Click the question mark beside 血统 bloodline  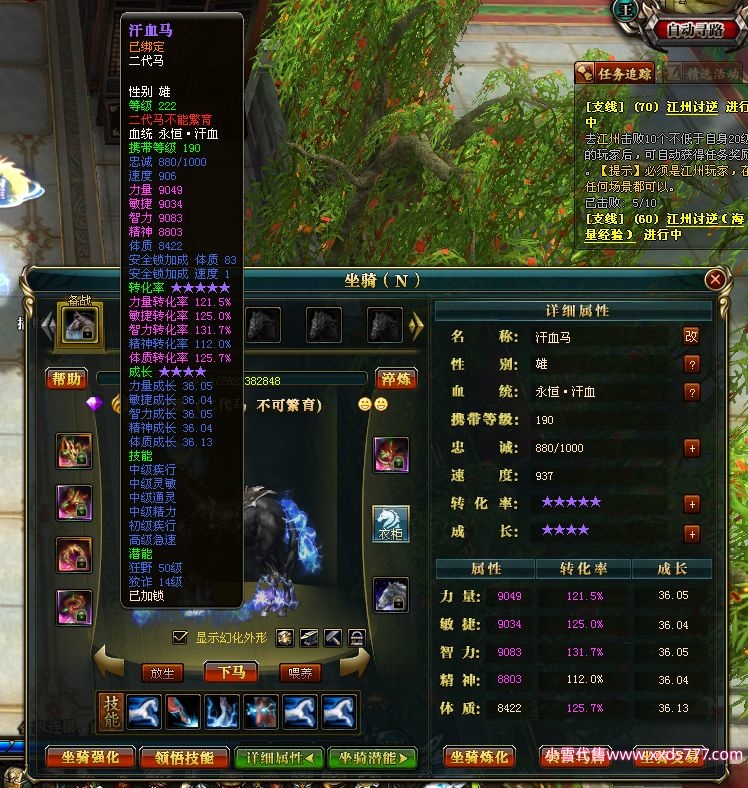point(691,392)
